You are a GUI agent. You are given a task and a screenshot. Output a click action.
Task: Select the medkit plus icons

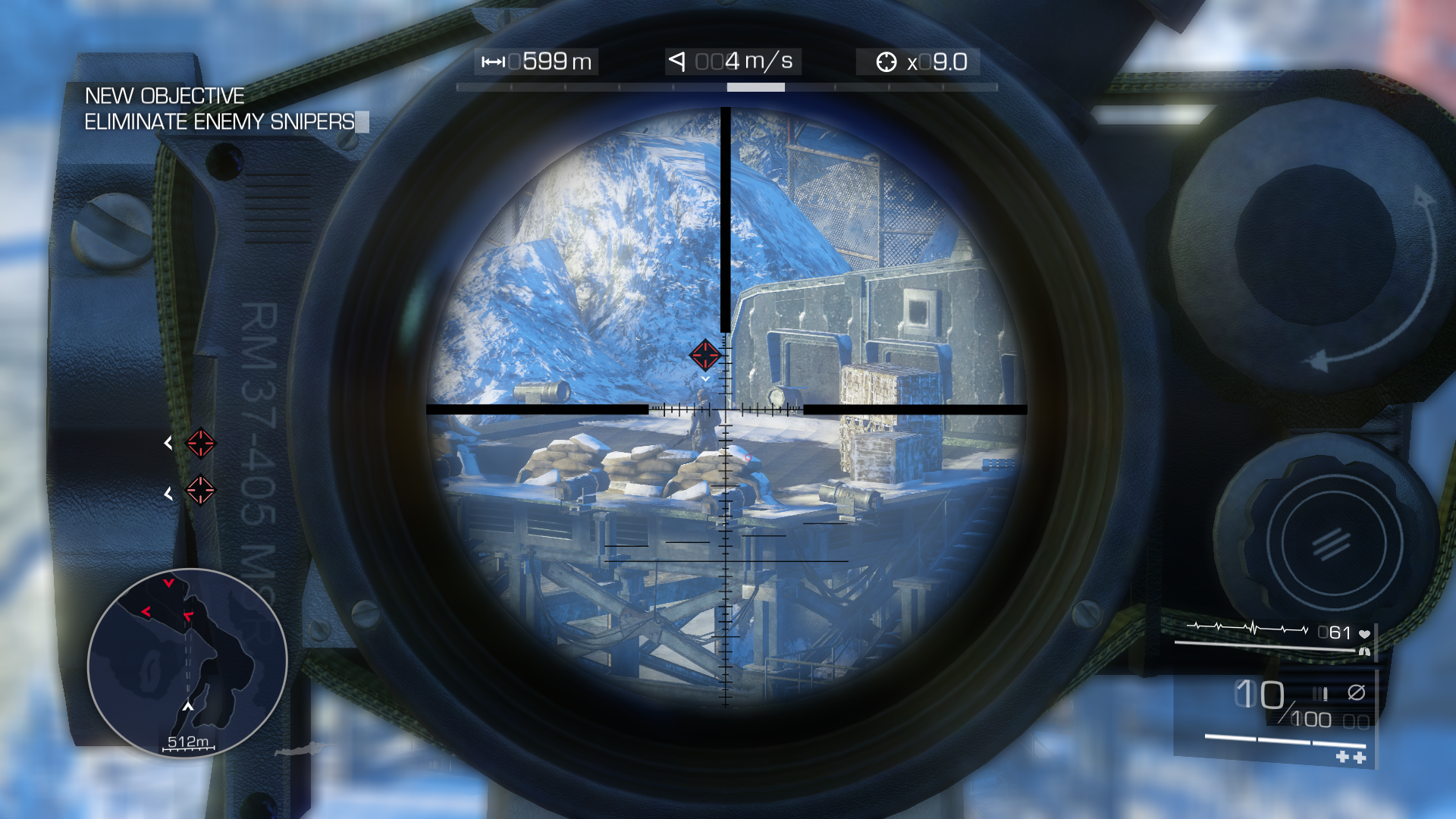pyautogui.click(x=1351, y=757)
